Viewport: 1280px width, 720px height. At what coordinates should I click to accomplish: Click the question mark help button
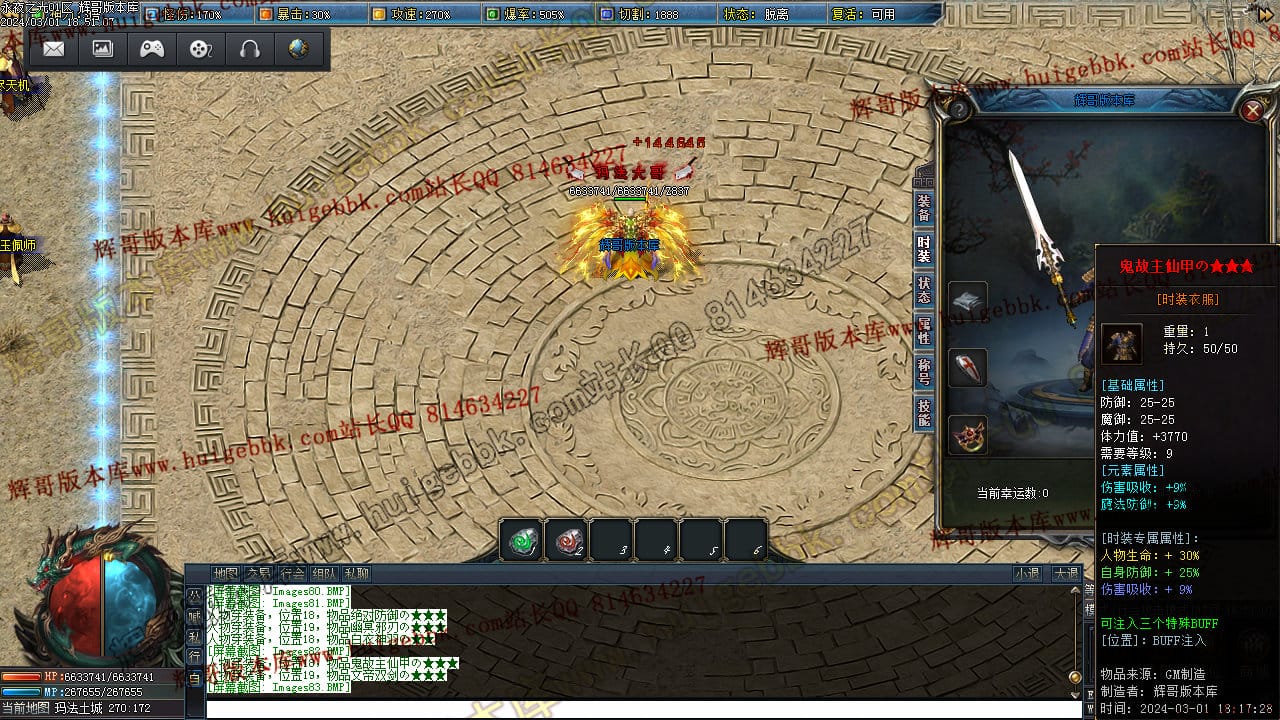(959, 109)
